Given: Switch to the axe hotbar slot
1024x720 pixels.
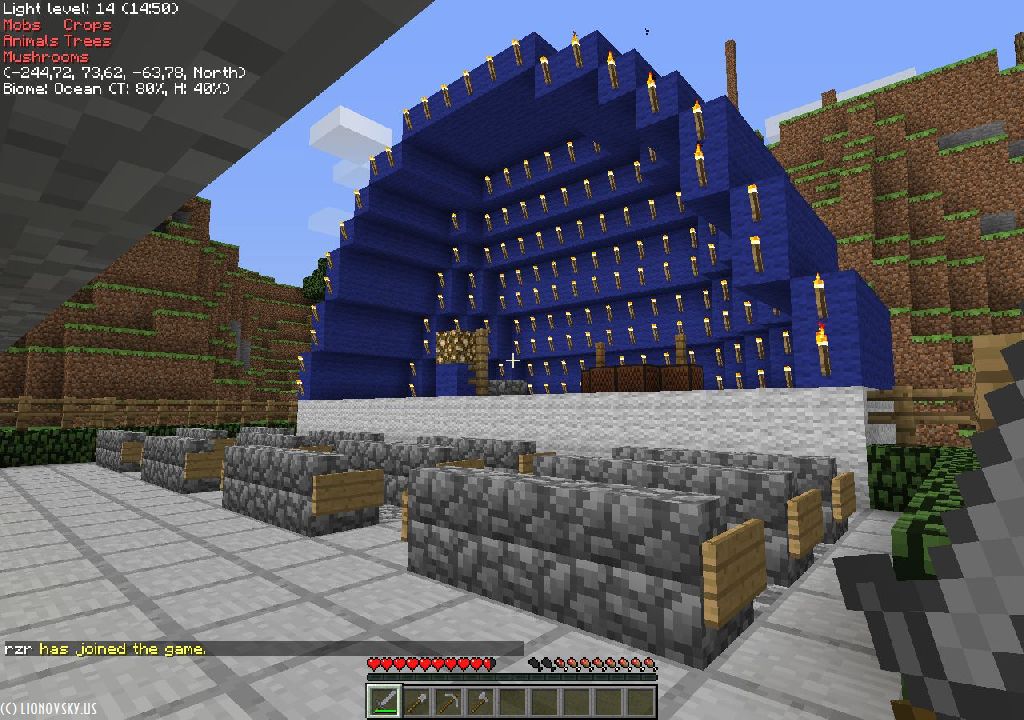Looking at the screenshot, I should point(479,702).
